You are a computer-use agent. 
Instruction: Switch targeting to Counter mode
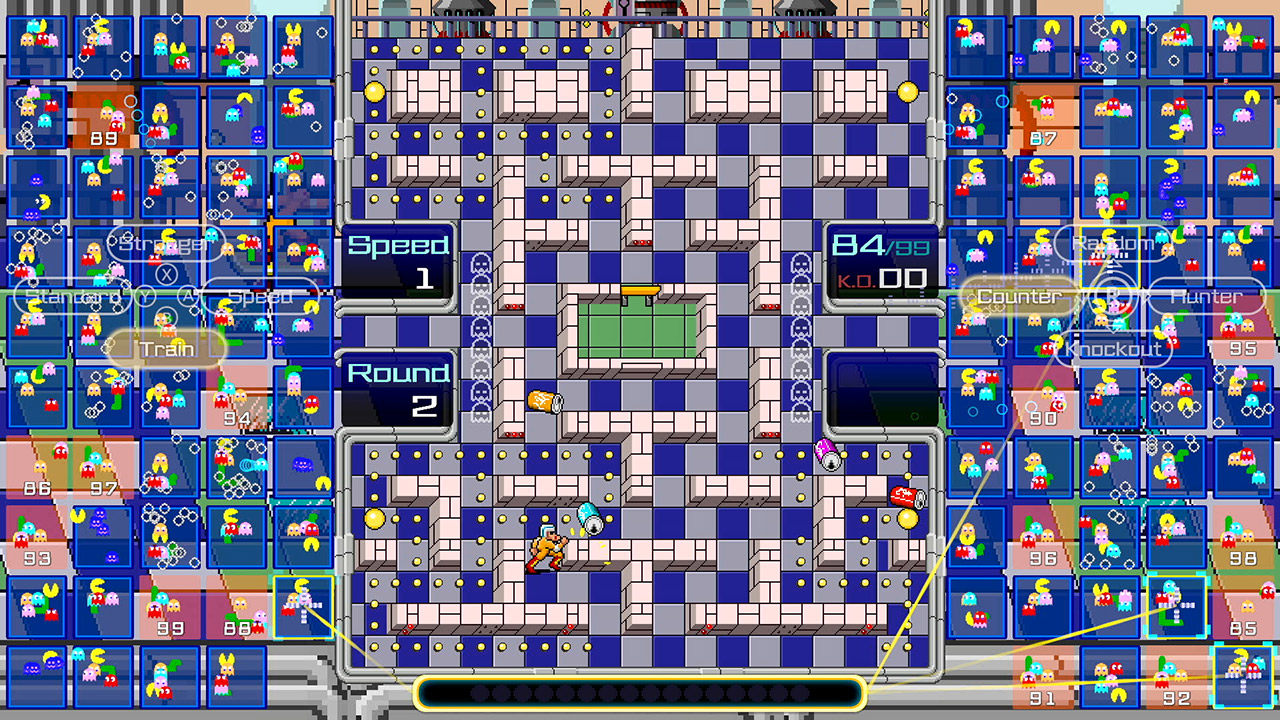[x=1019, y=296]
